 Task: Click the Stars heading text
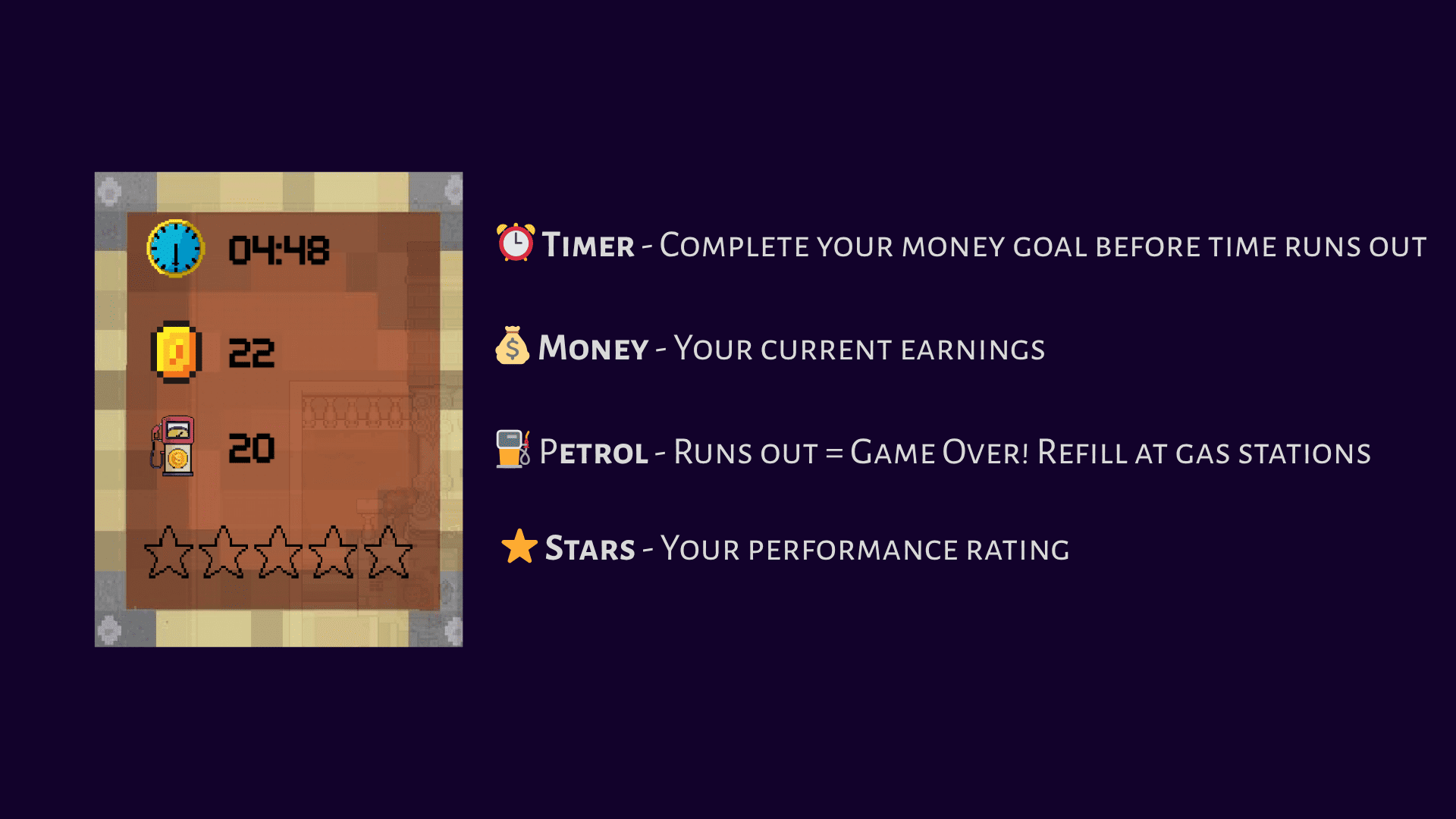coord(590,548)
